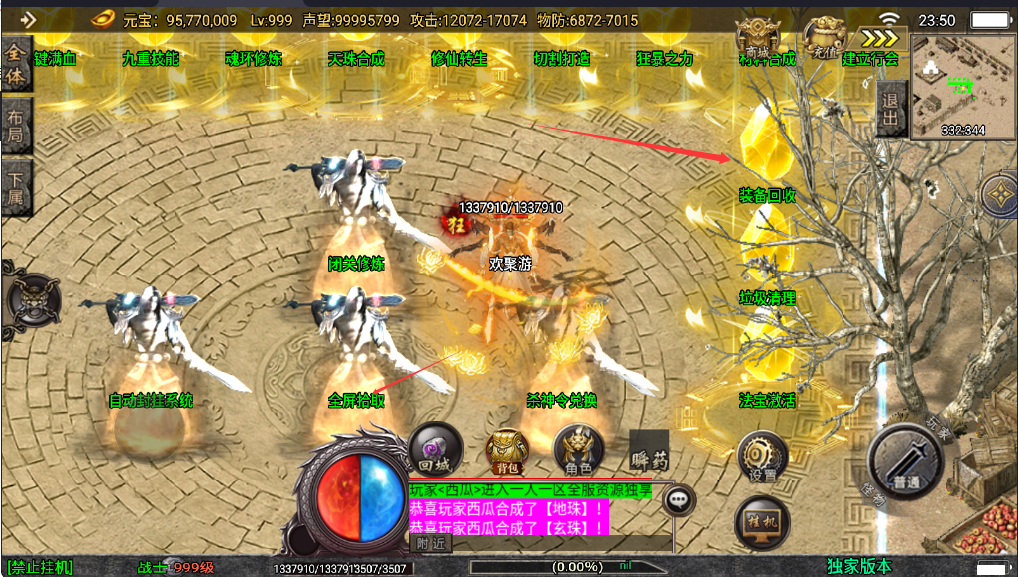Toggle the 挂机 auto-battle button
Viewport: 1018px width, 577px height.
[762, 520]
